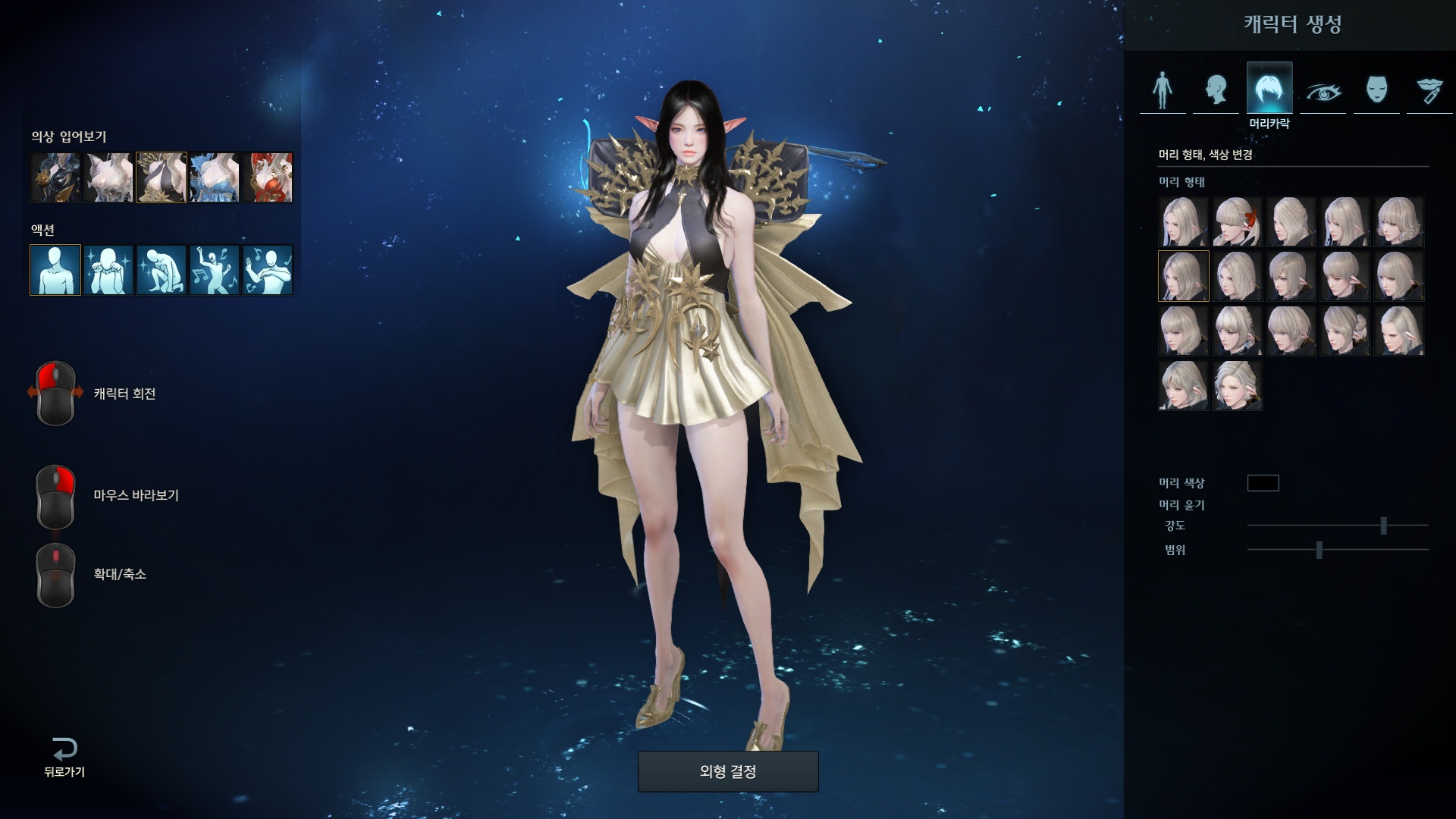Viewport: 1456px width, 819px height.
Task: Select the default standing pose action
Action: (55, 269)
